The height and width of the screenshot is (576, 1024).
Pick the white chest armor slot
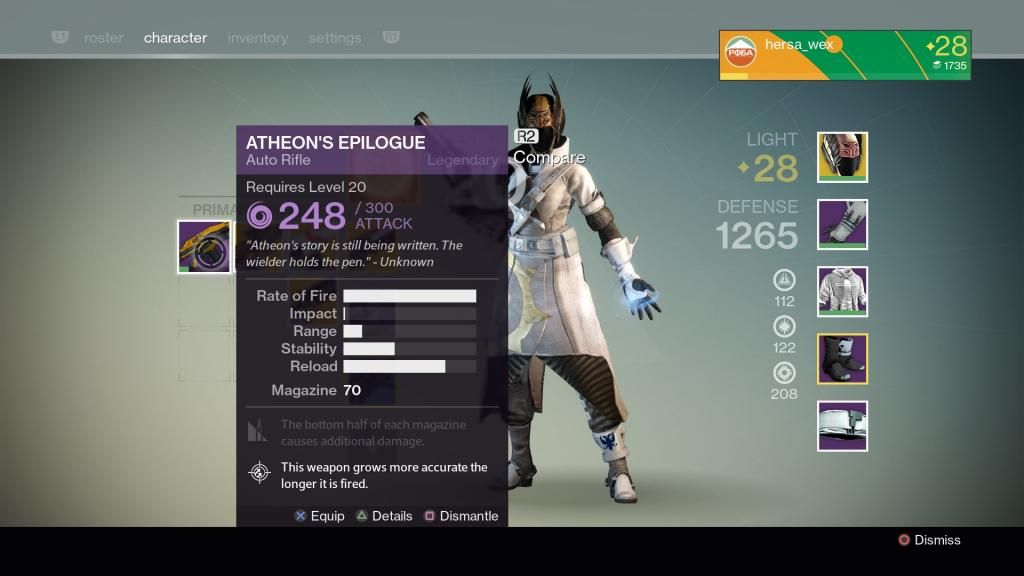pyautogui.click(x=842, y=292)
